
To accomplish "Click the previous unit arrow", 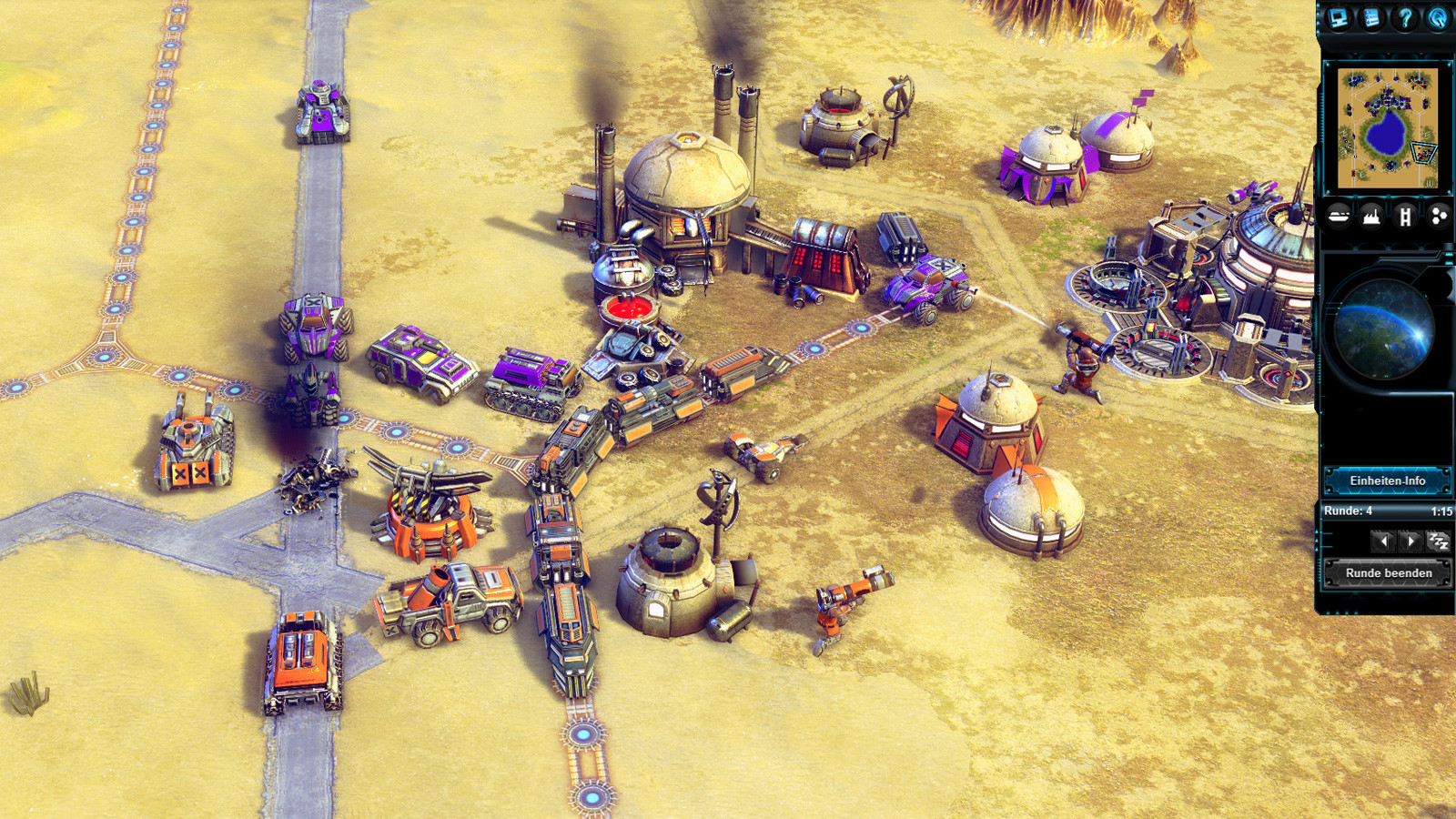I will click(1383, 541).
